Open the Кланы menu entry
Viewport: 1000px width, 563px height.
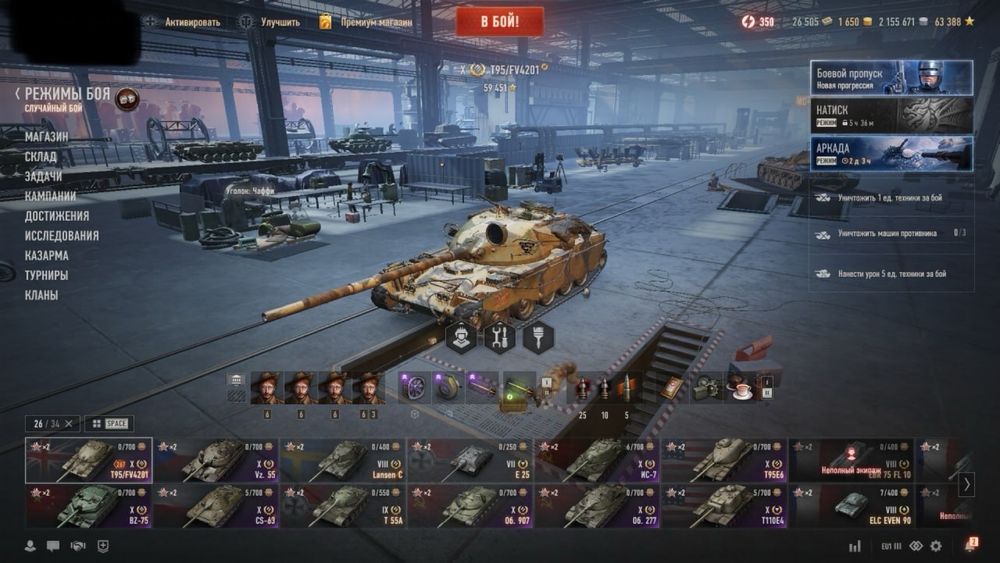point(42,295)
